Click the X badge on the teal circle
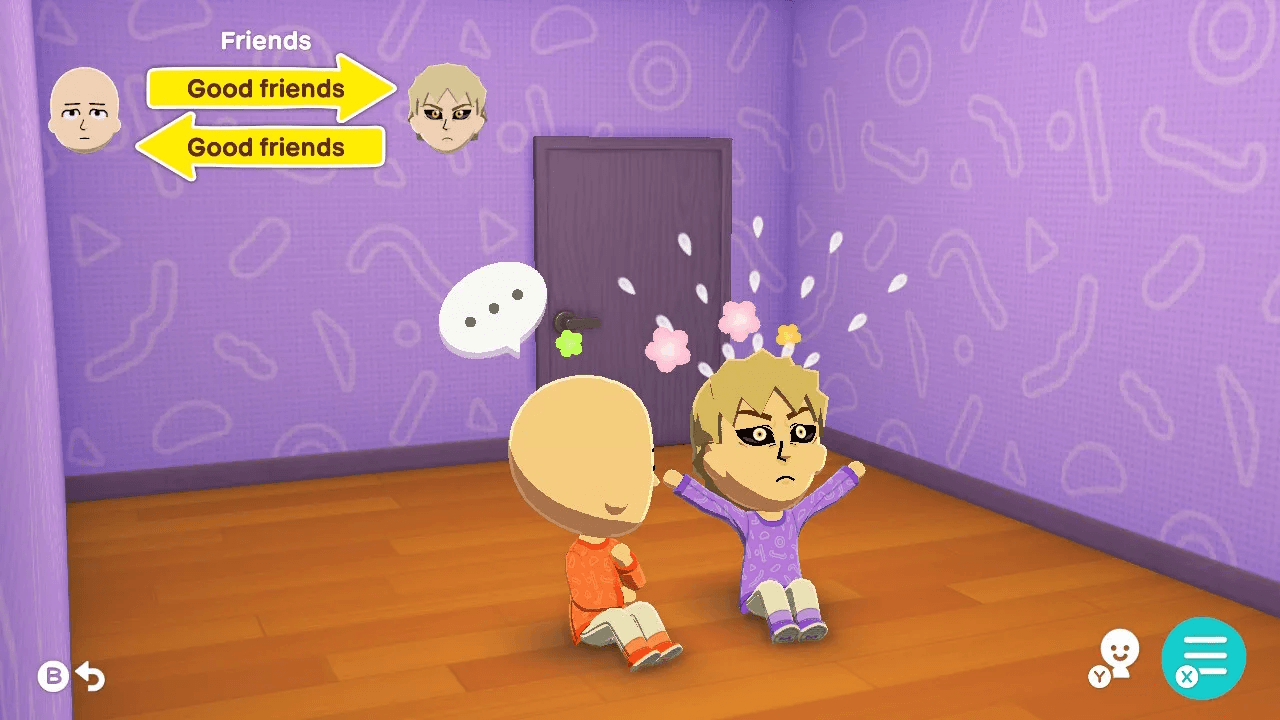Screen dimensions: 1280x720 [x=1185, y=676]
